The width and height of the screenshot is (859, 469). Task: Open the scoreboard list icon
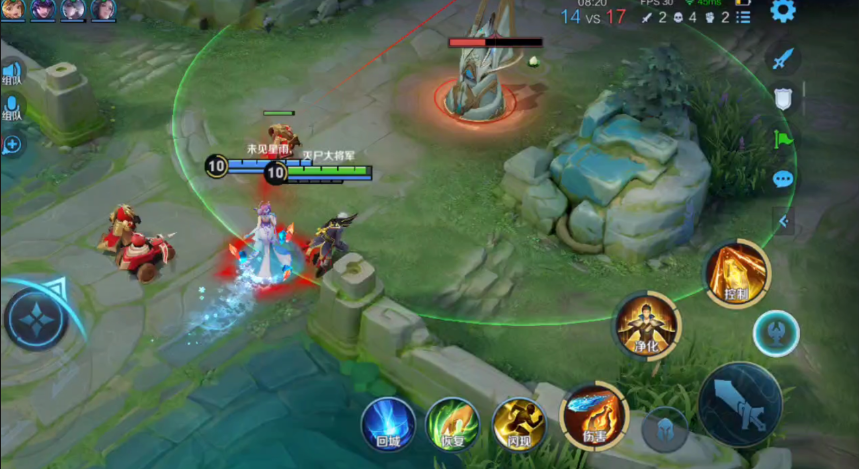[x=741, y=18]
